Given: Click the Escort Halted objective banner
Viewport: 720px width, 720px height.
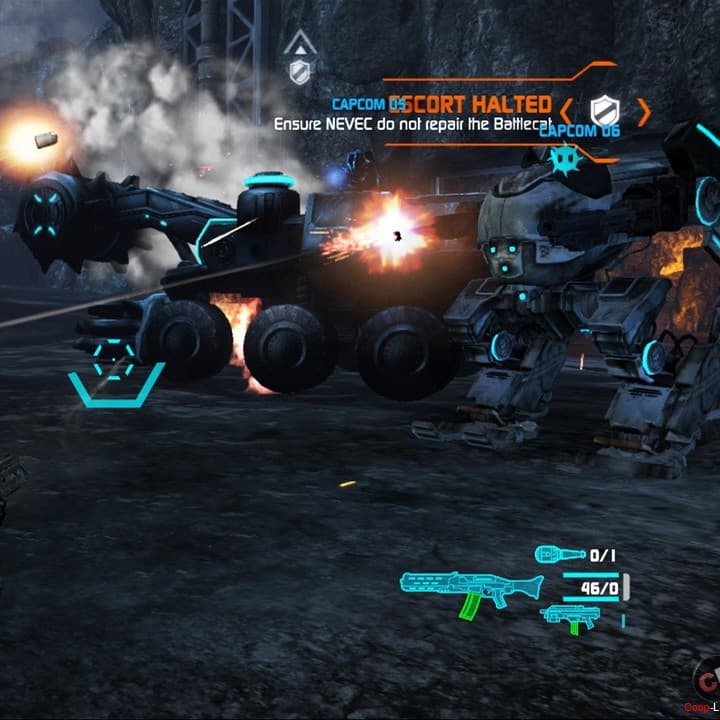Looking at the screenshot, I should (x=468, y=104).
